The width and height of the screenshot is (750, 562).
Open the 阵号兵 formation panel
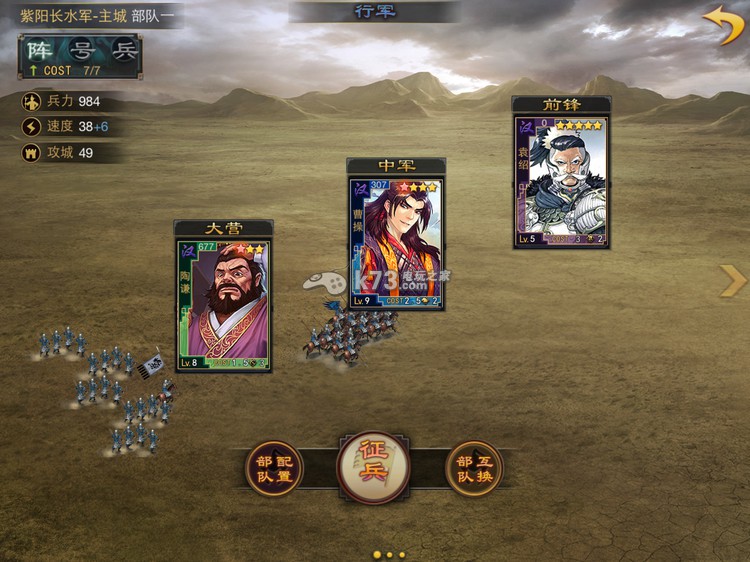80,56
